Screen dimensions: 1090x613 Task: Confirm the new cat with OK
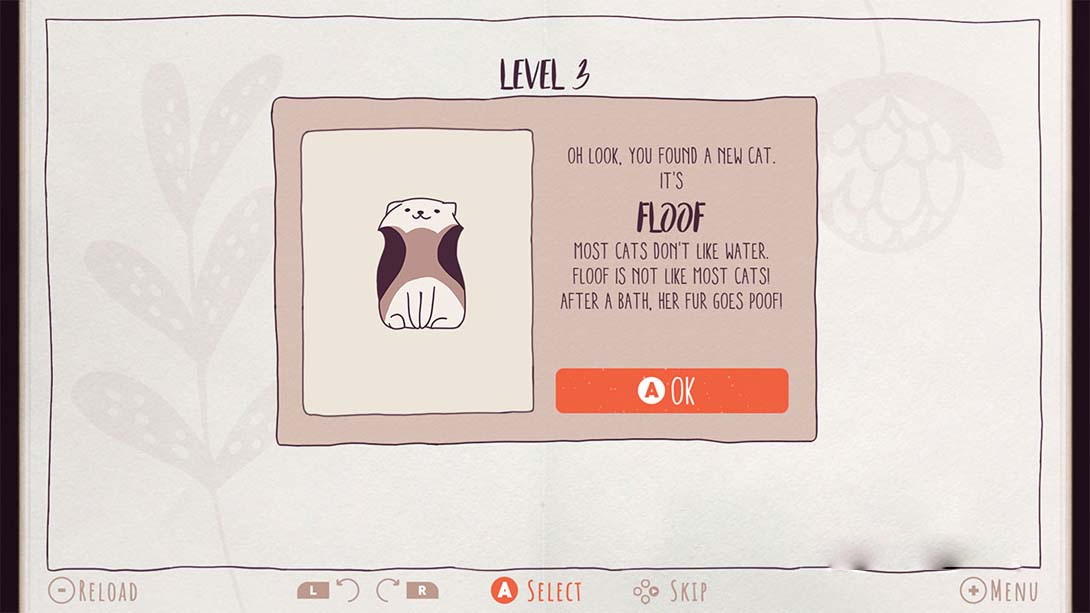[671, 391]
